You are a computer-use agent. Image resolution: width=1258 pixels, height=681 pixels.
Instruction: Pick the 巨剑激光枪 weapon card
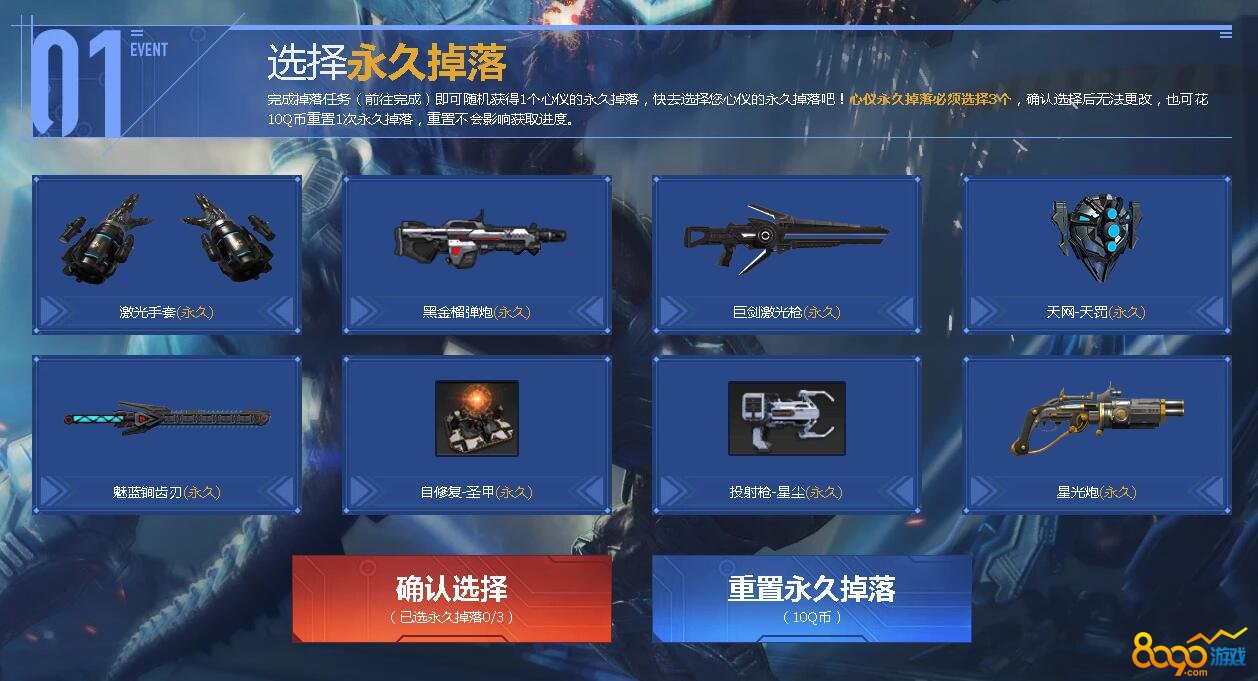tap(787, 254)
